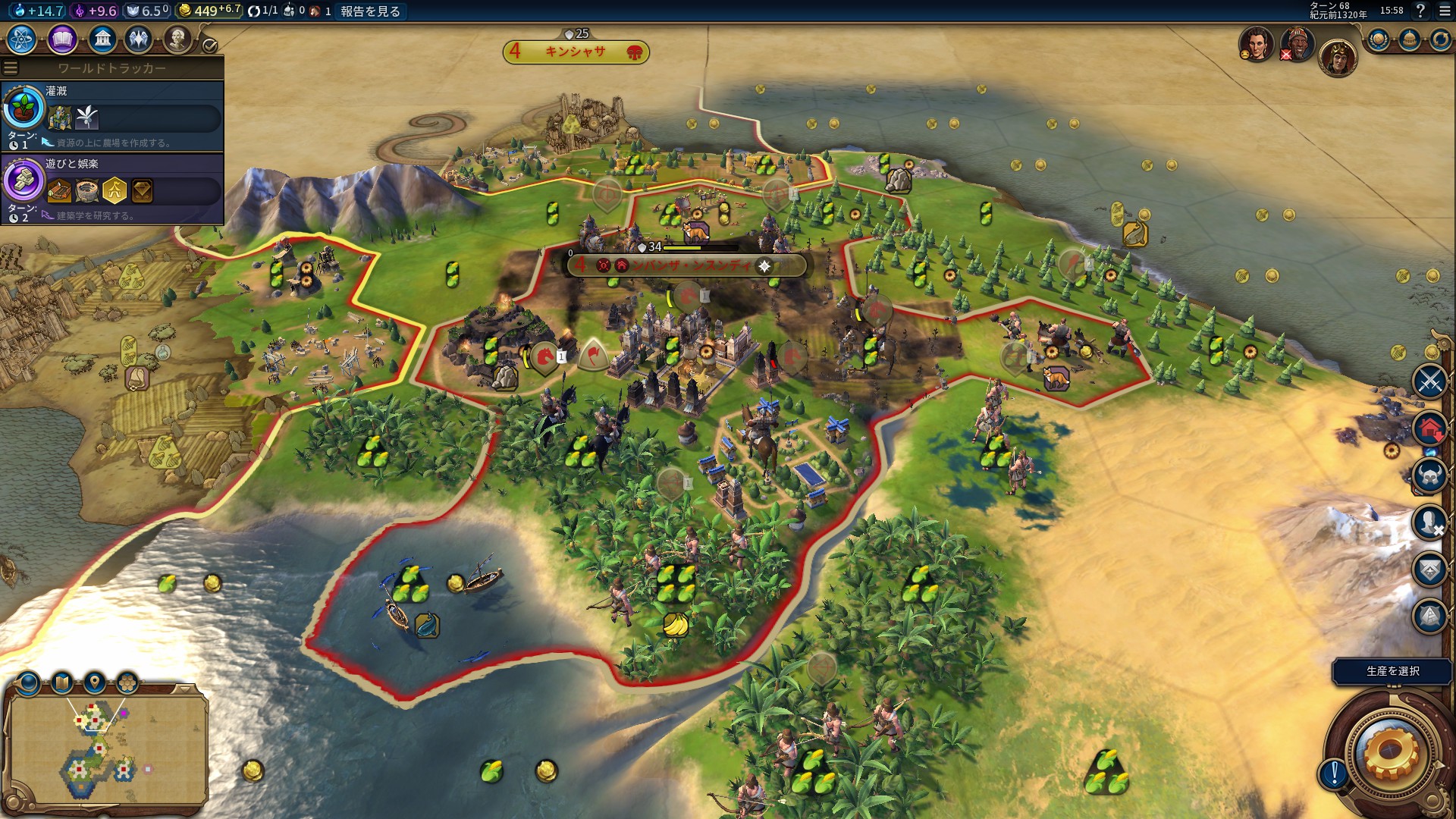Open the religion winged icon
The height and width of the screenshot is (819, 1456).
(x=139, y=39)
